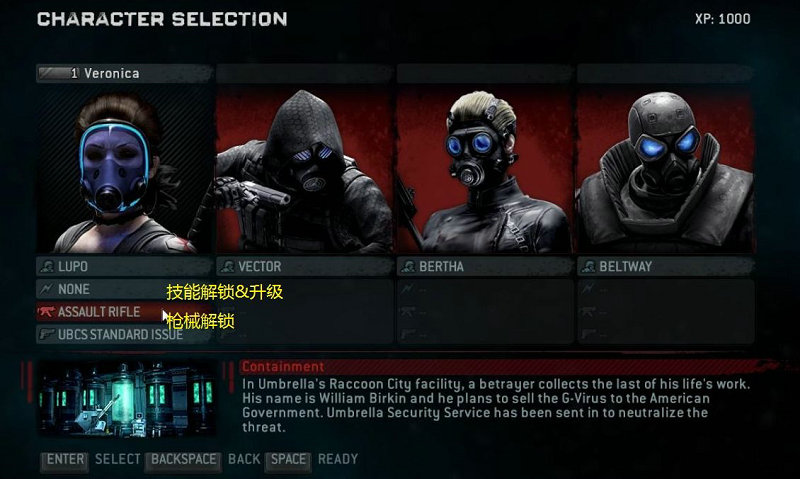800x479 pixels.
Task: Pick the Bertha character portrait
Action: pos(484,170)
